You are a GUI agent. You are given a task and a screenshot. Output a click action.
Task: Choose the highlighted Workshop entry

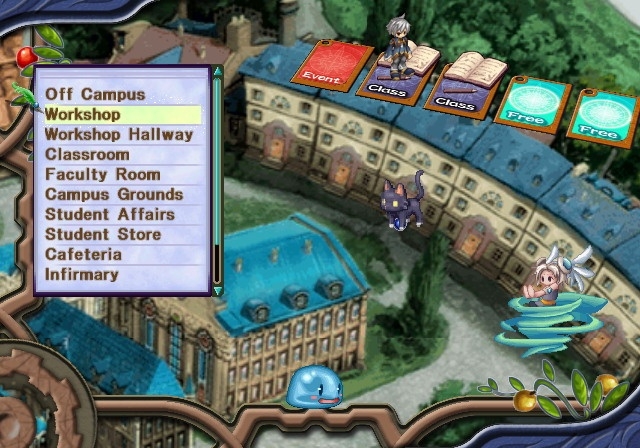(83, 115)
